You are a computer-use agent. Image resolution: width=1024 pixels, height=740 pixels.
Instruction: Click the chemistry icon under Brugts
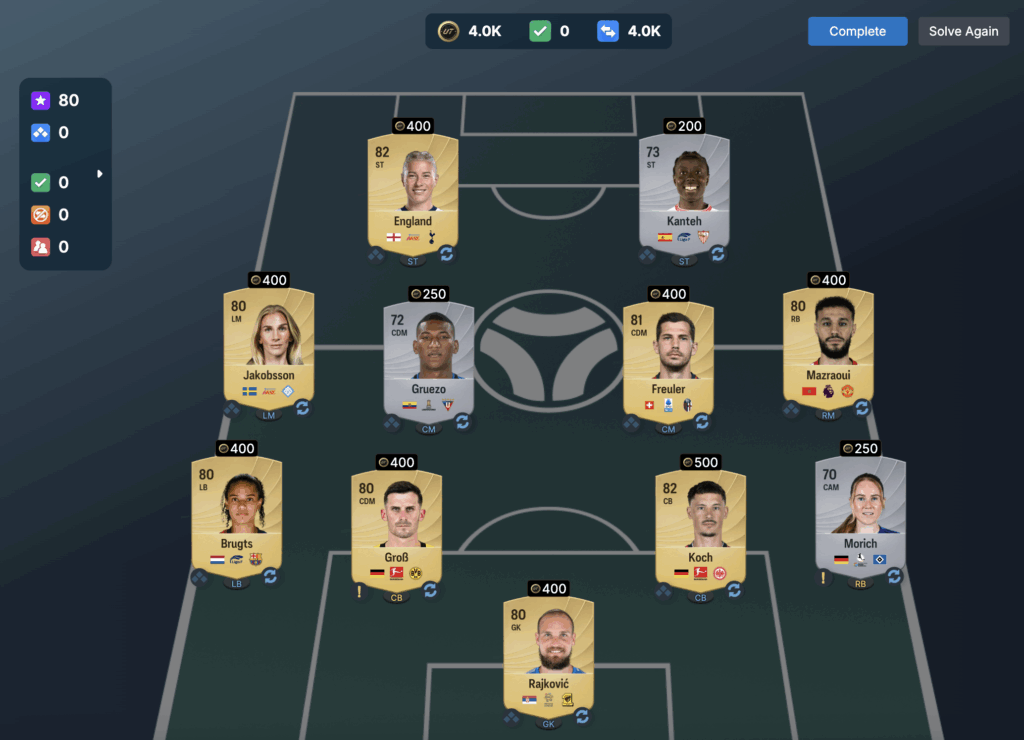pyautogui.click(x=200, y=577)
